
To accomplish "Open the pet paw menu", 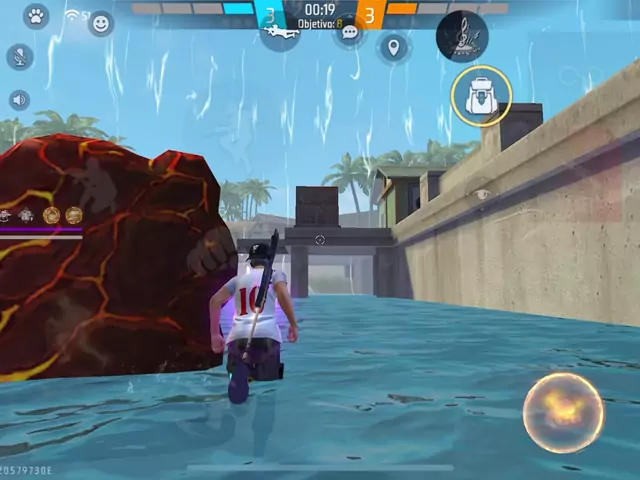I will pos(36,16).
